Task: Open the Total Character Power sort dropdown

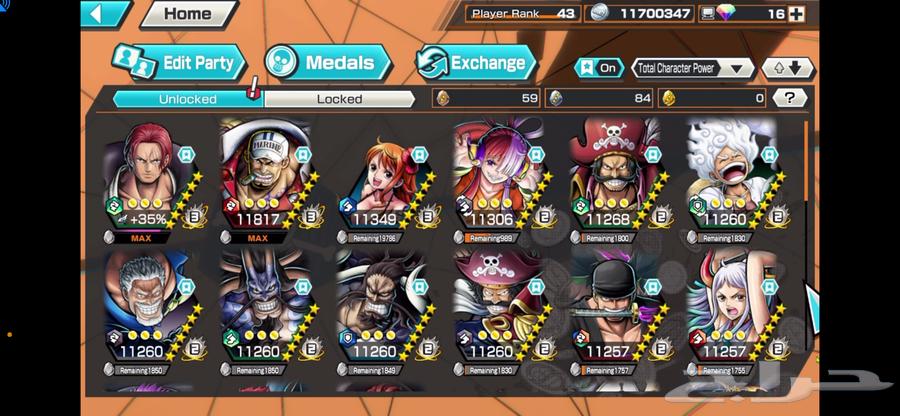Action: point(692,68)
